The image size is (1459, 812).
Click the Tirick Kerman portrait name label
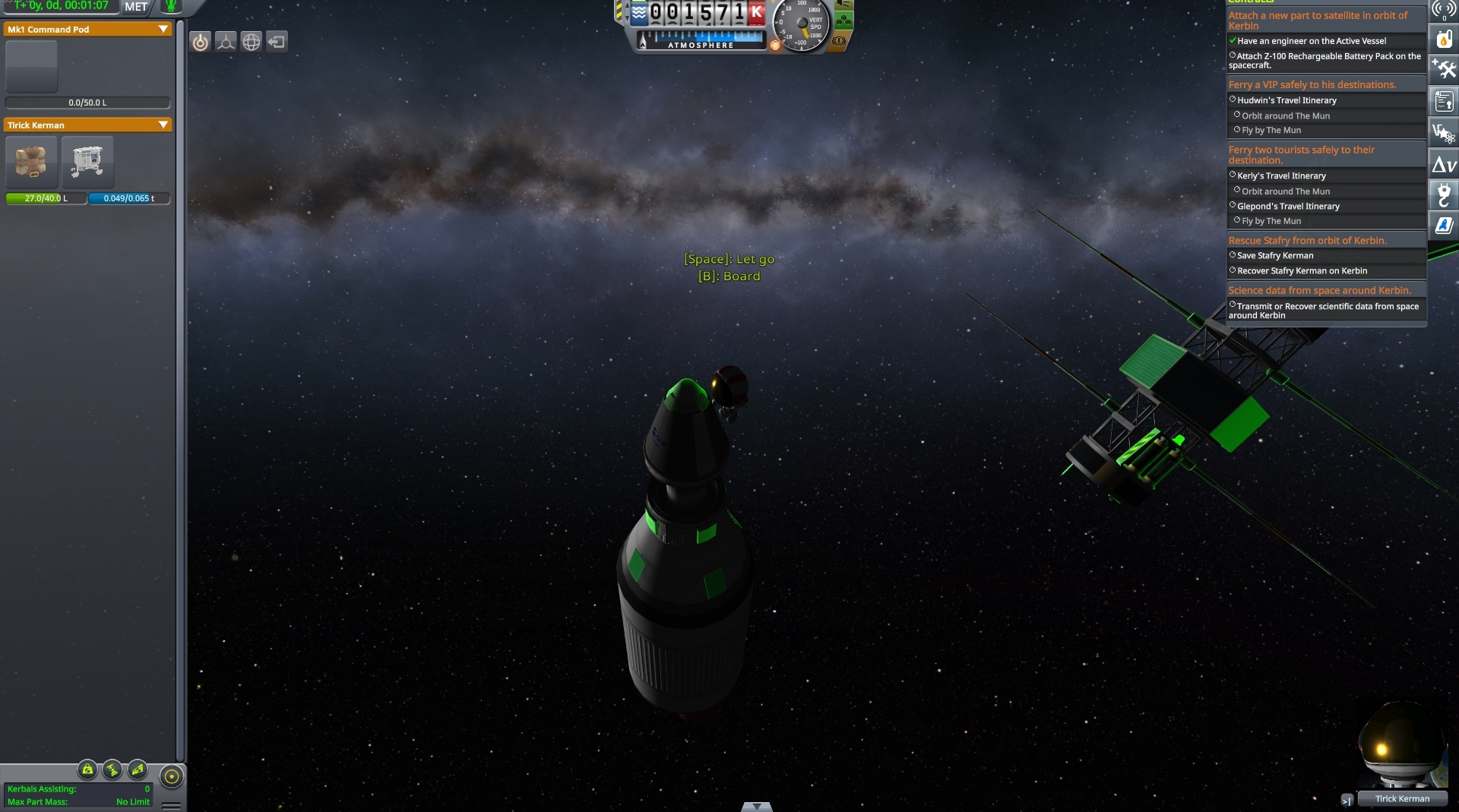tap(1402, 799)
